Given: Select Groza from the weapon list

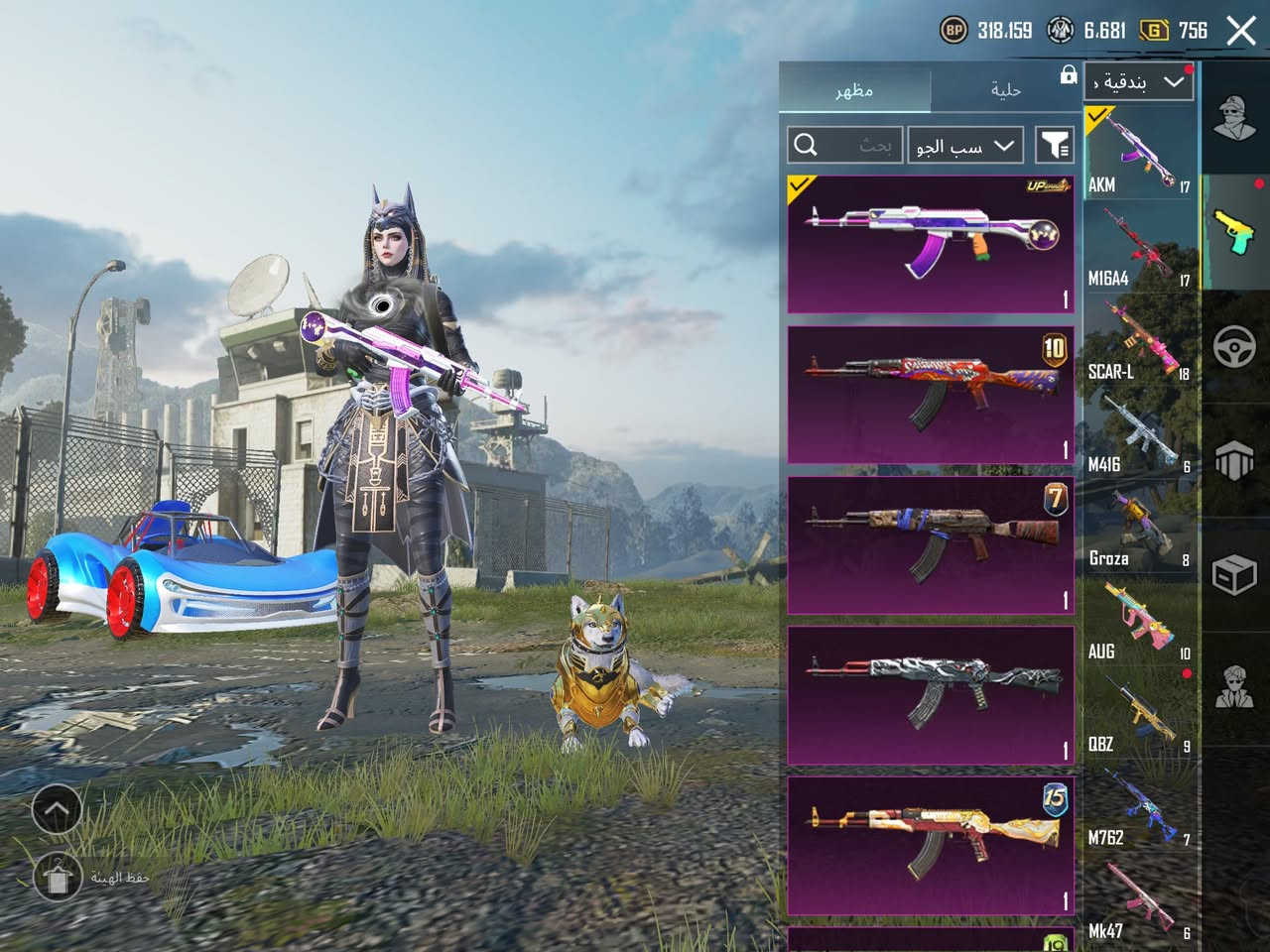Looking at the screenshot, I should pyautogui.click(x=1138, y=526).
